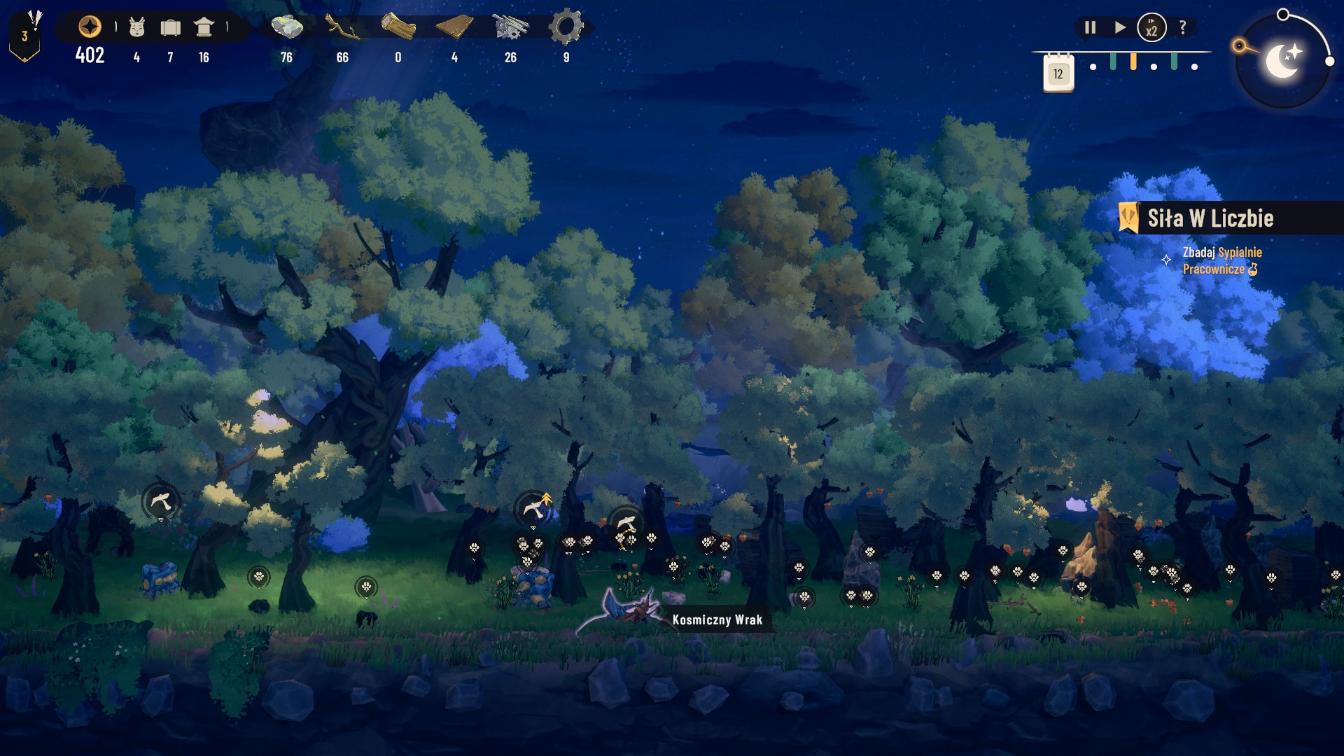Click the stone resource icon
Viewport: 1344px width, 756px height.
287,27
